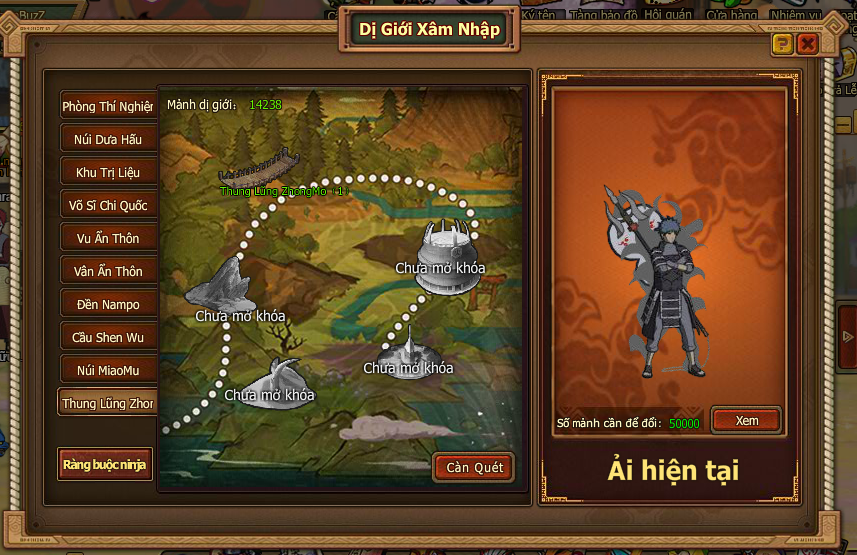
Task: Open the Võ Sĩ Chi Quốc tab
Action: coord(107,205)
